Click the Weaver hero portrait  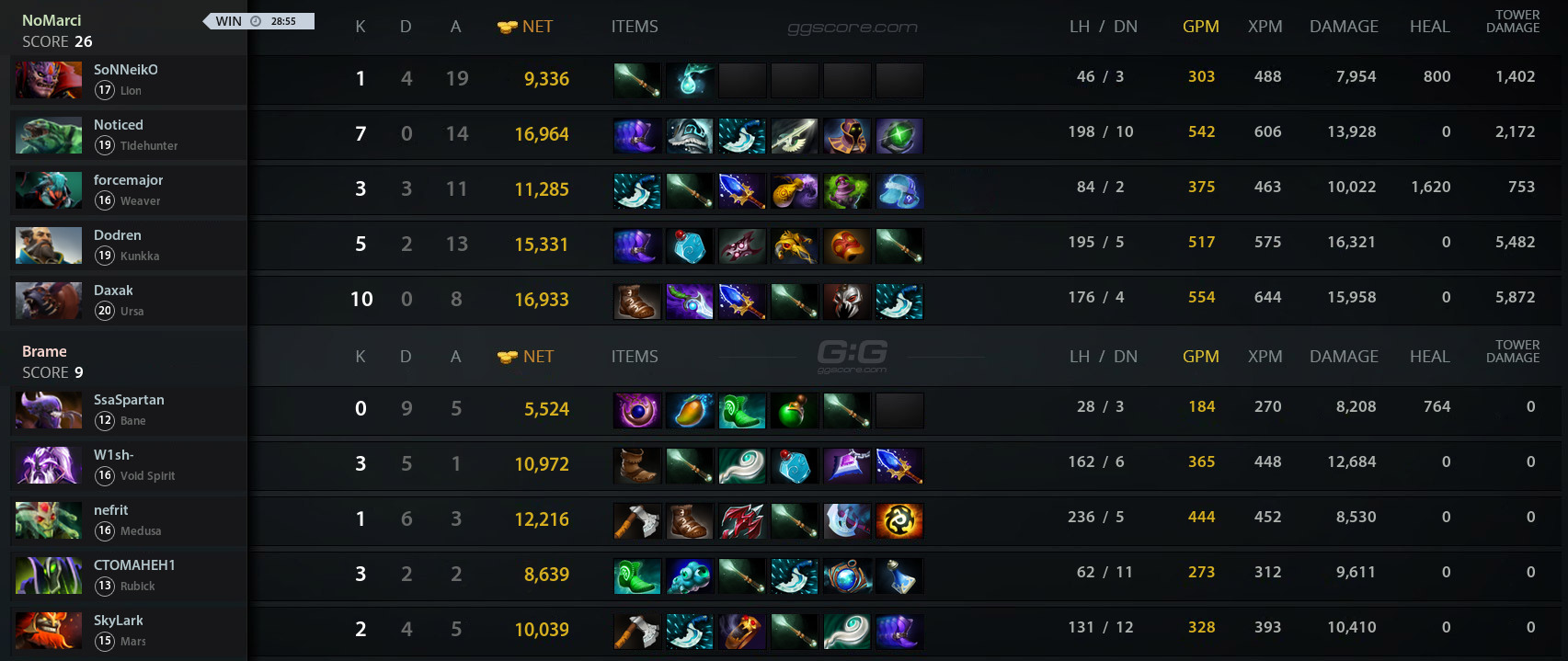(49, 190)
